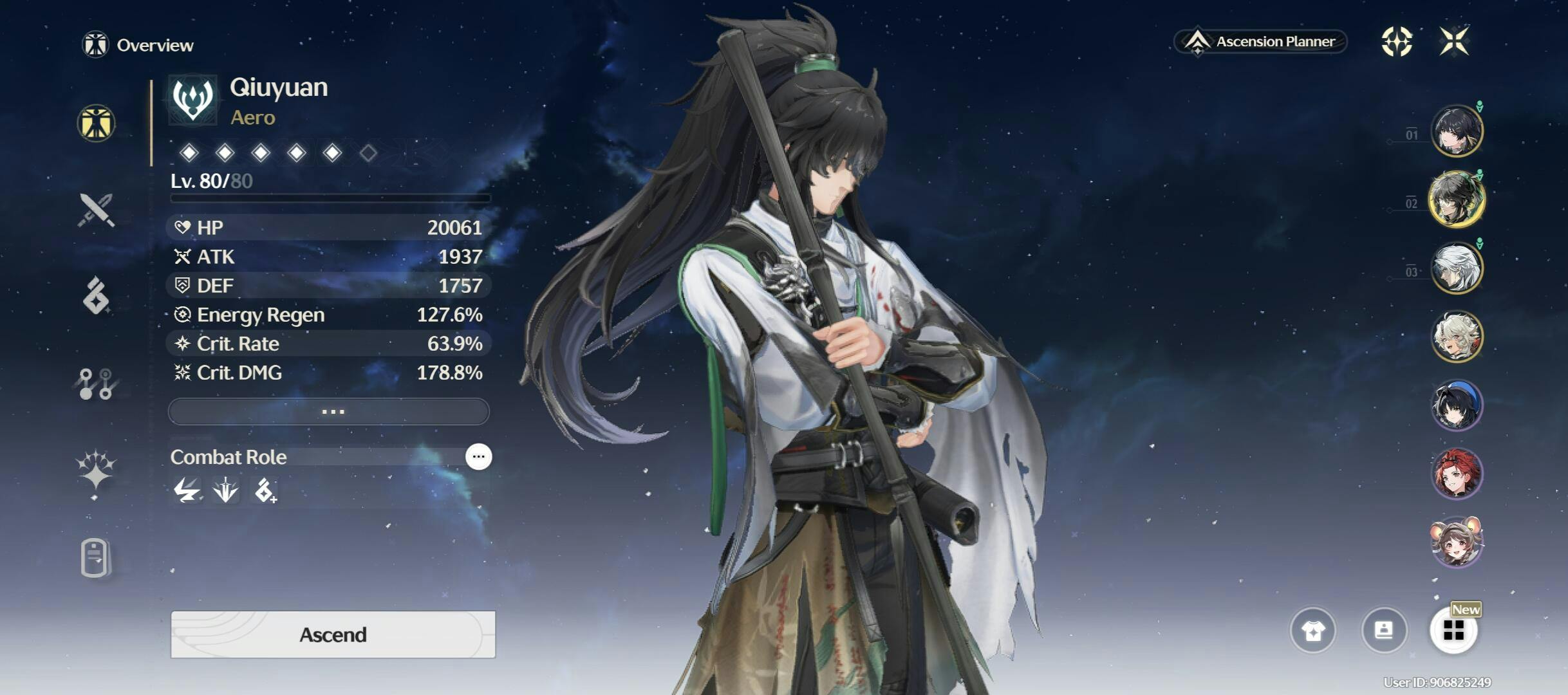Choose the red-haired character portrait

tap(1457, 474)
